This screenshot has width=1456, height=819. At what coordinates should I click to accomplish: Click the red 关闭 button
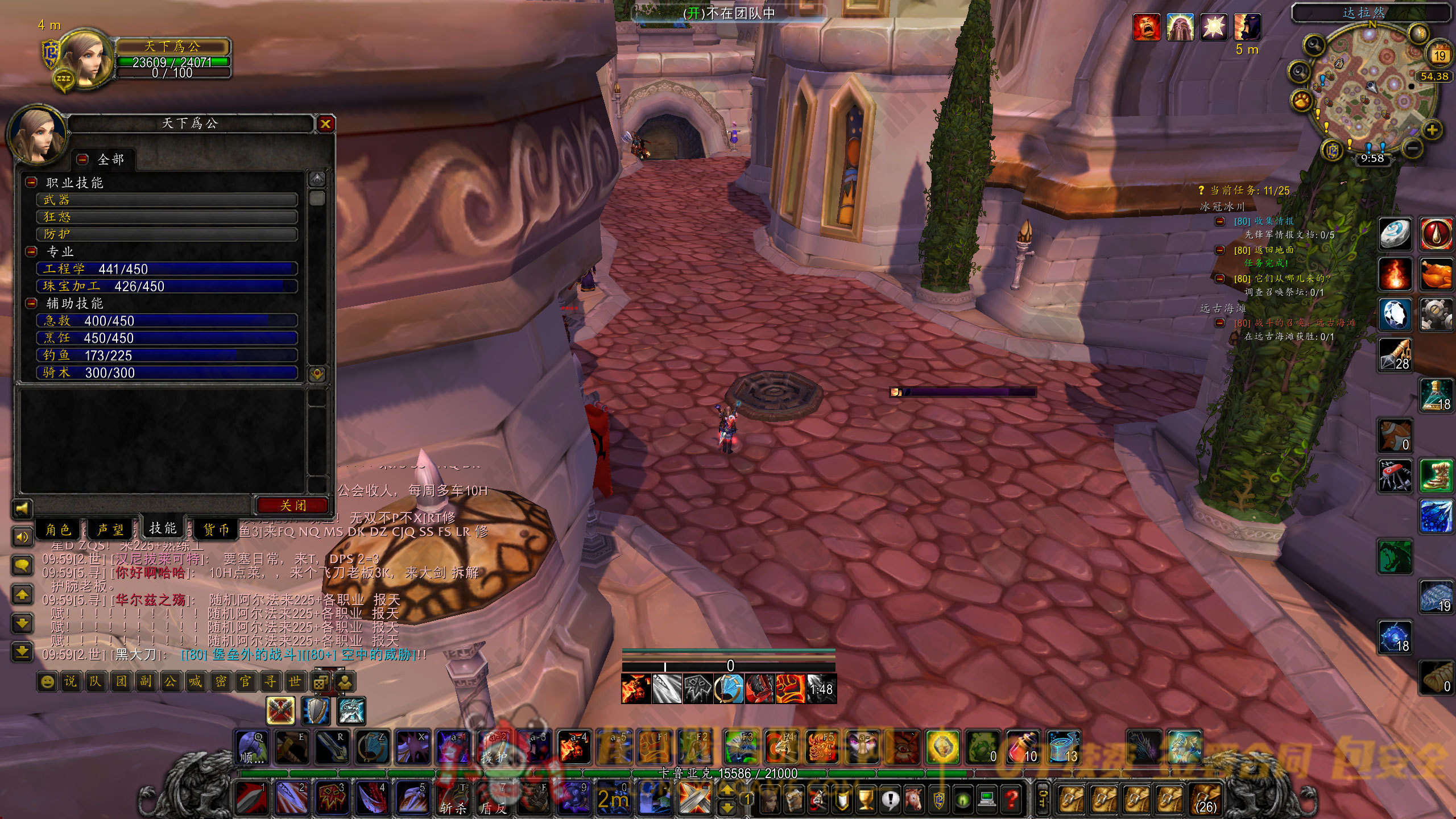(293, 505)
